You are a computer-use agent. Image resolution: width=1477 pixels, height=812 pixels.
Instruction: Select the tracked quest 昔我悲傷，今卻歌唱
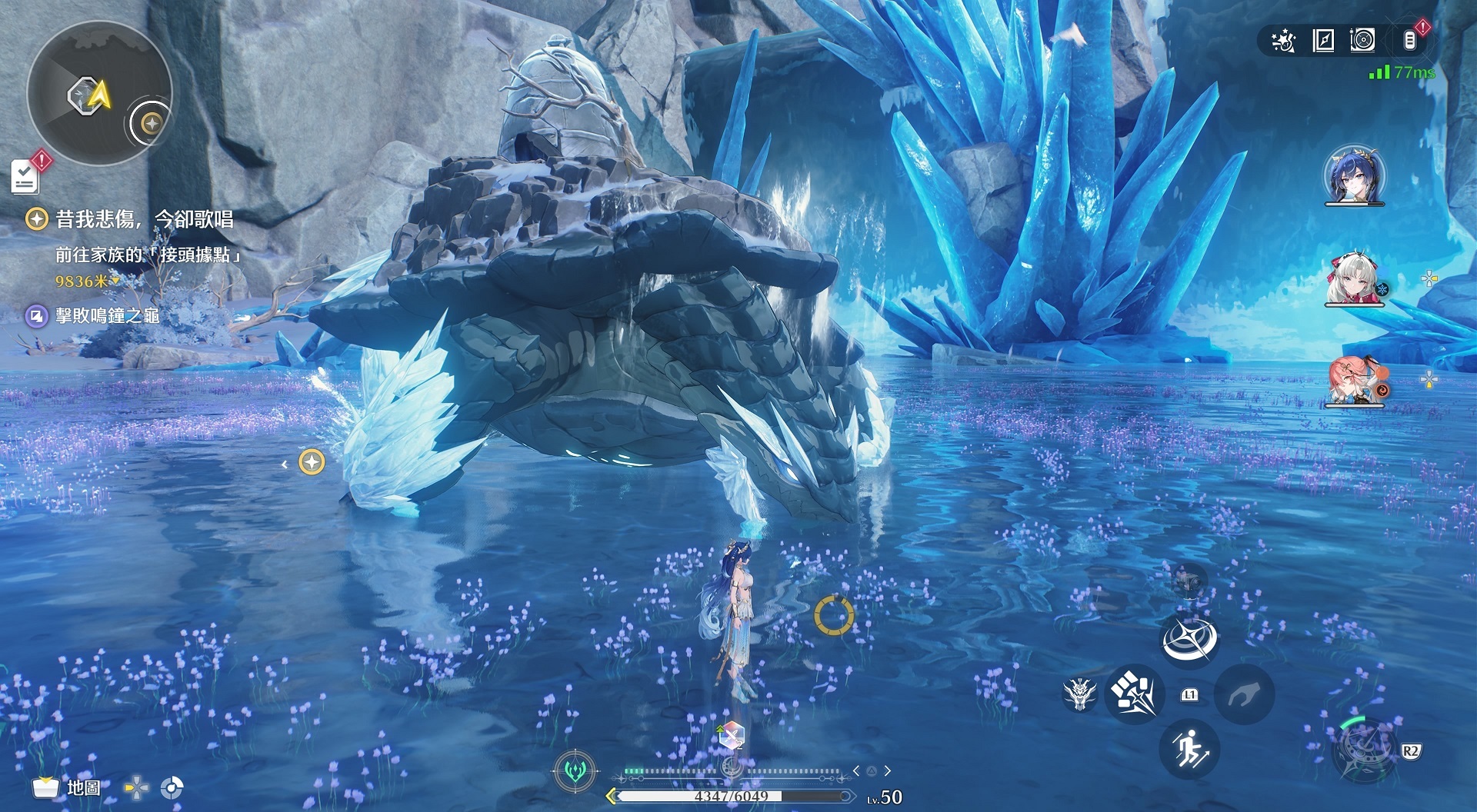(144, 220)
